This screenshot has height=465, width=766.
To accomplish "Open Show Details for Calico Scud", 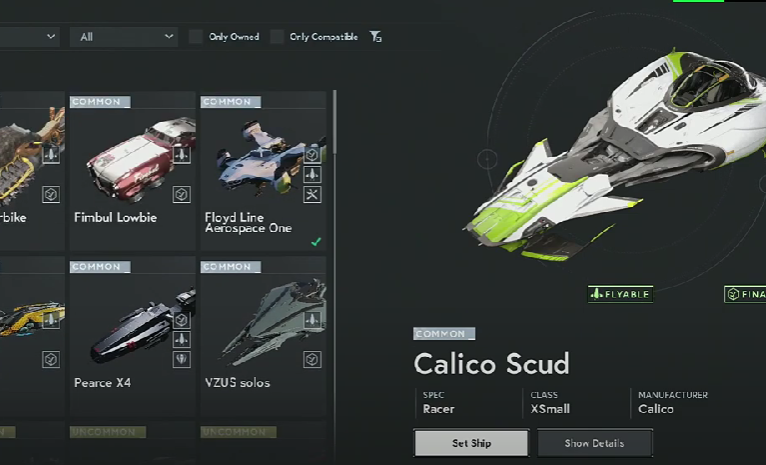I will coord(595,443).
